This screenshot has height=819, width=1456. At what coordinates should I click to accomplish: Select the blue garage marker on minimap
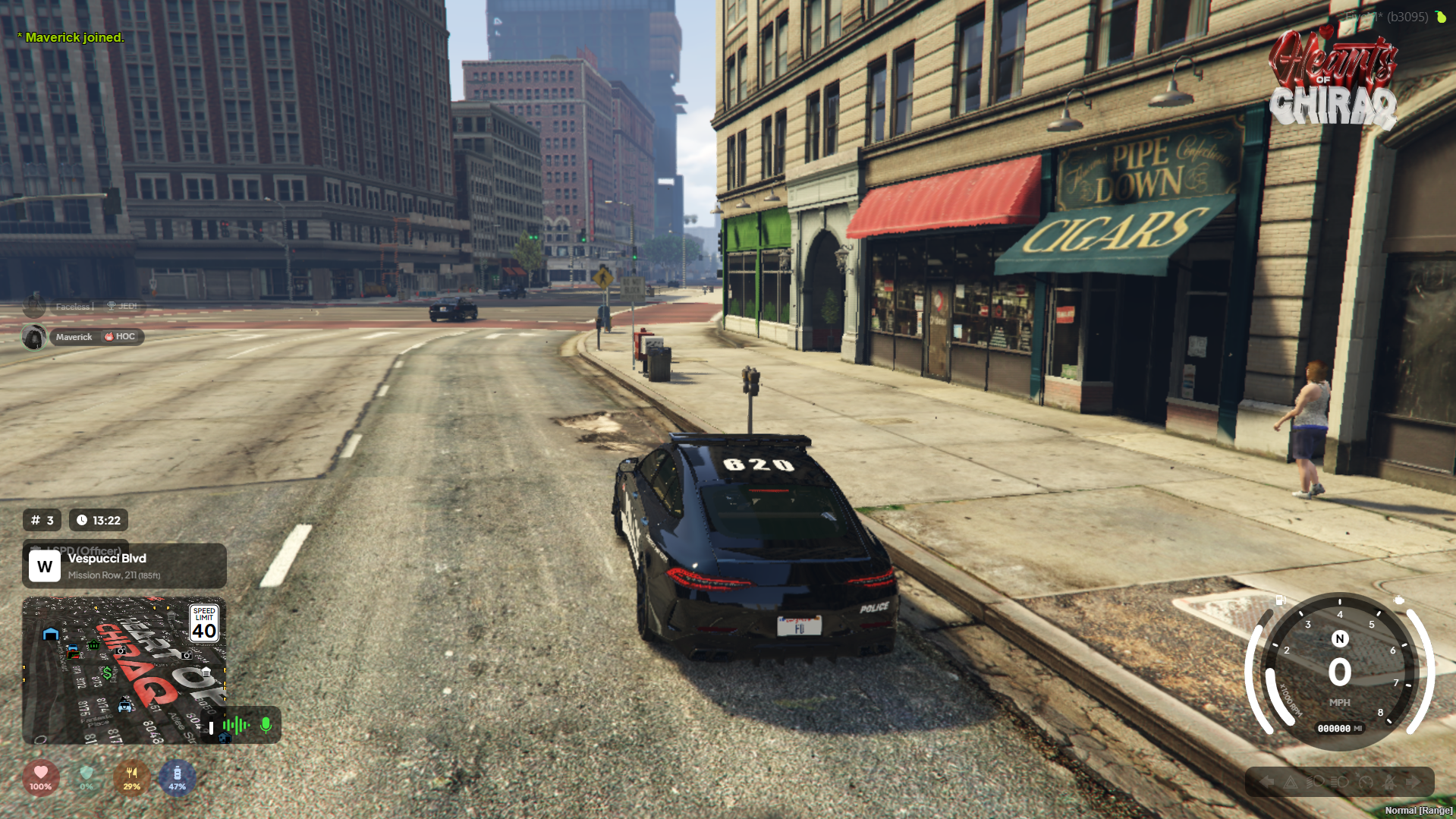coord(51,634)
